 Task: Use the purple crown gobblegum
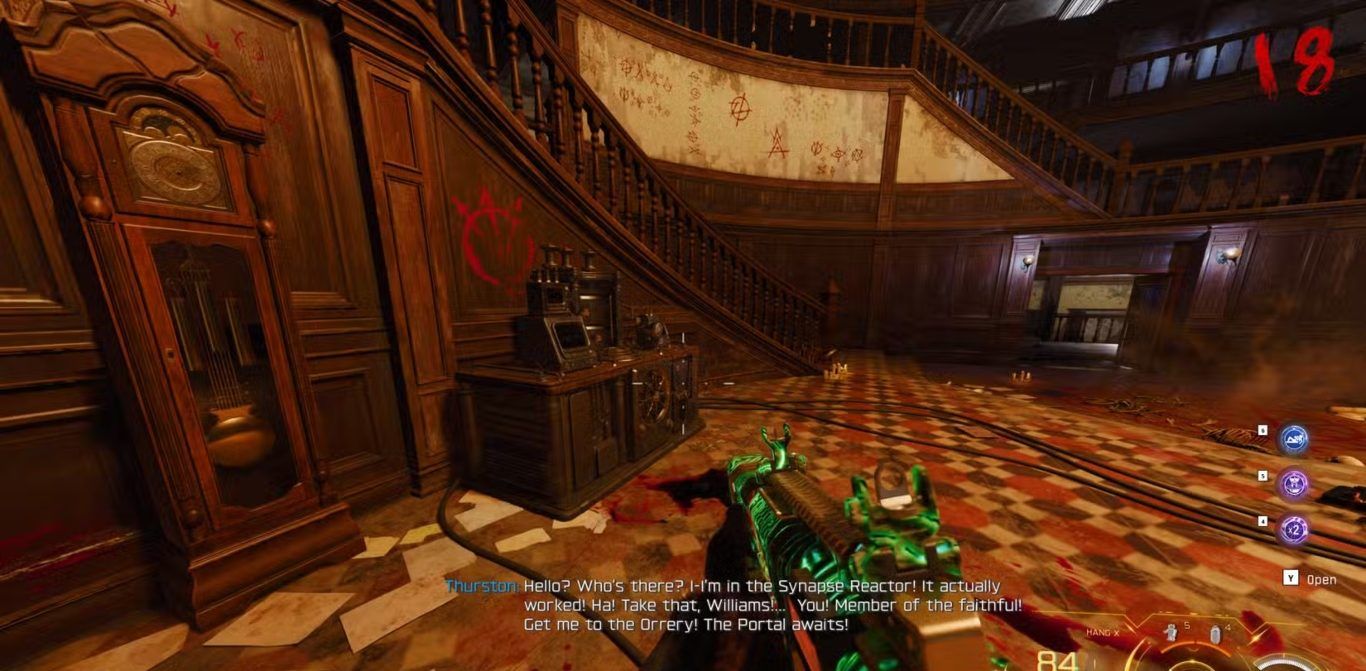pos(1294,485)
